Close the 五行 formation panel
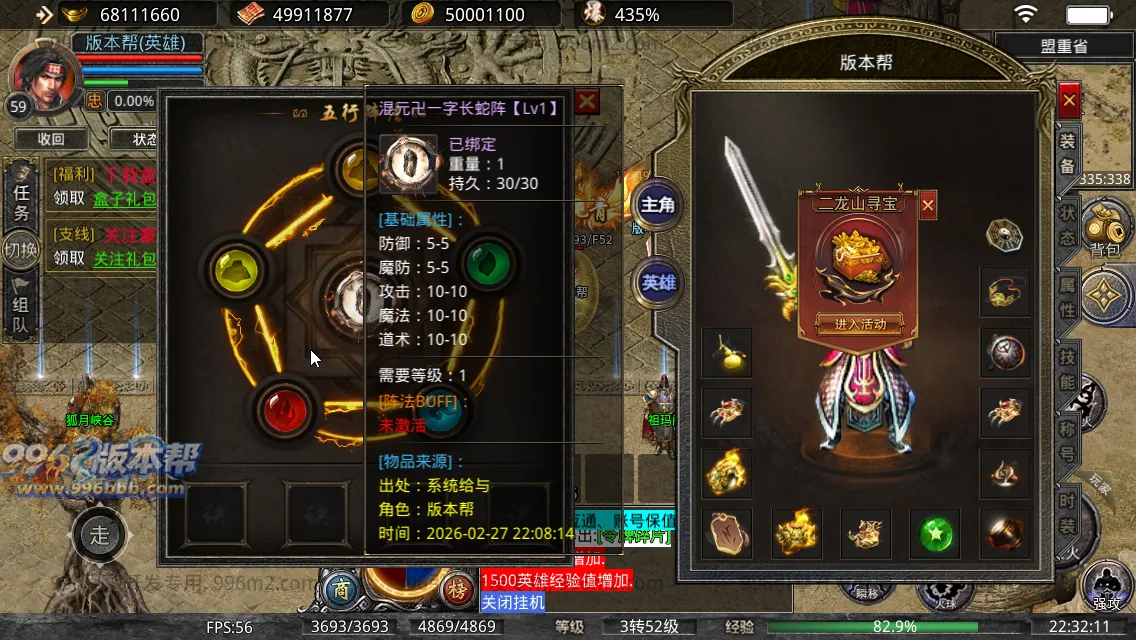 click(x=588, y=101)
